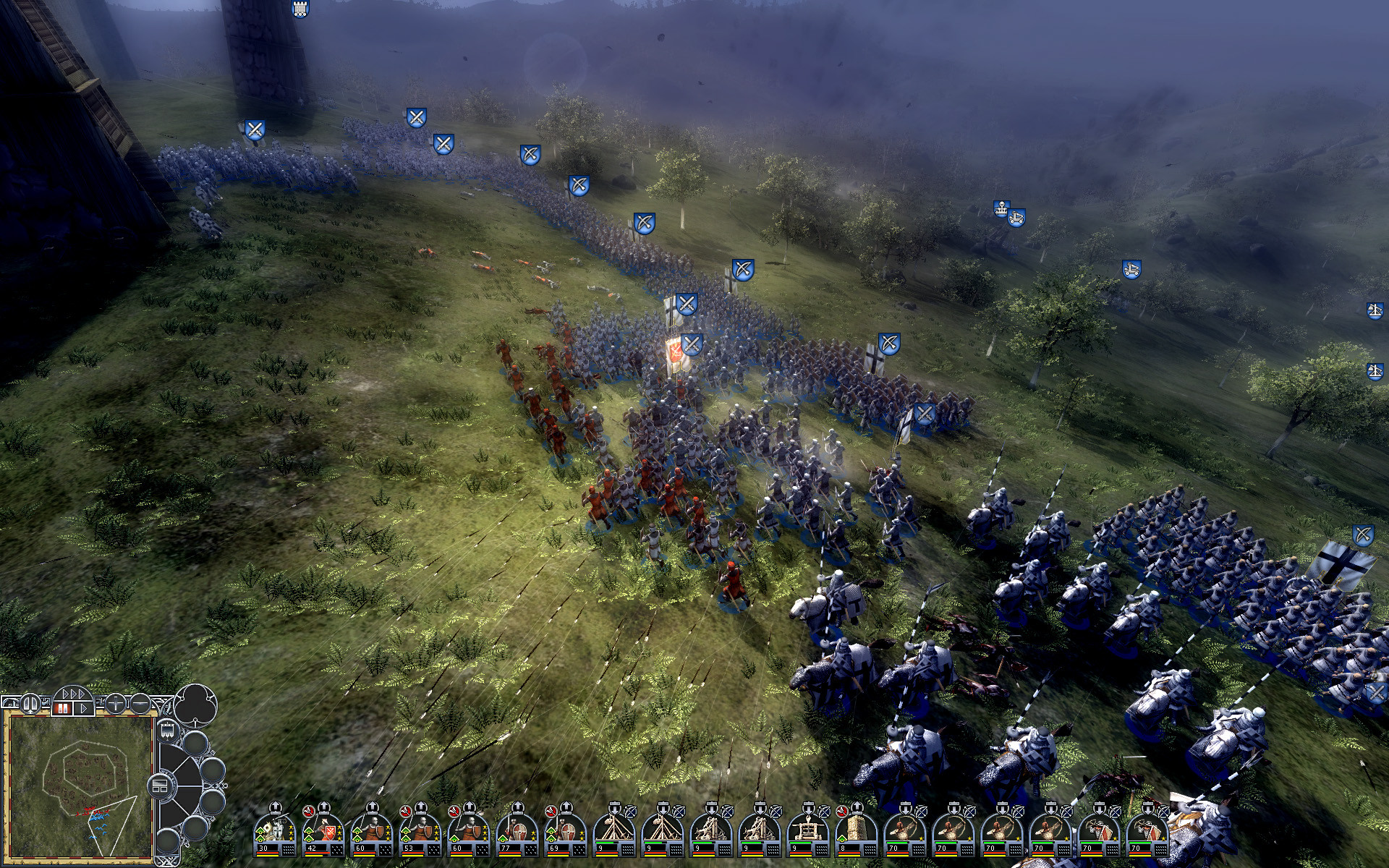The height and width of the screenshot is (868, 1389).
Task: Open the emblem at the bottom of the command wheel
Action: 169,861
